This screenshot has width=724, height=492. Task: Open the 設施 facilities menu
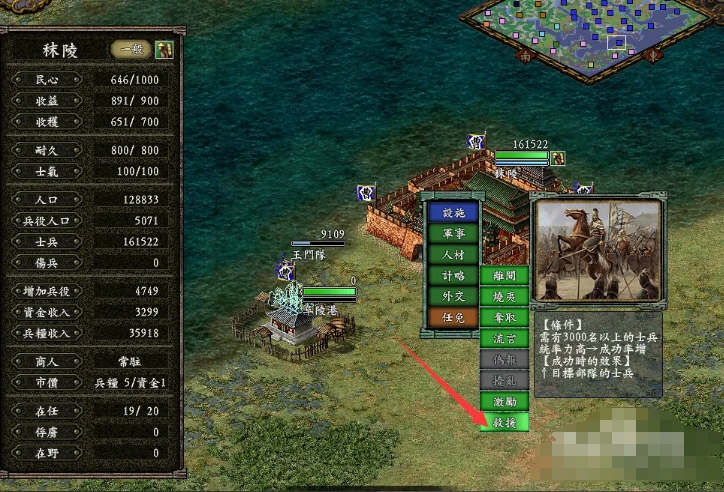point(453,212)
